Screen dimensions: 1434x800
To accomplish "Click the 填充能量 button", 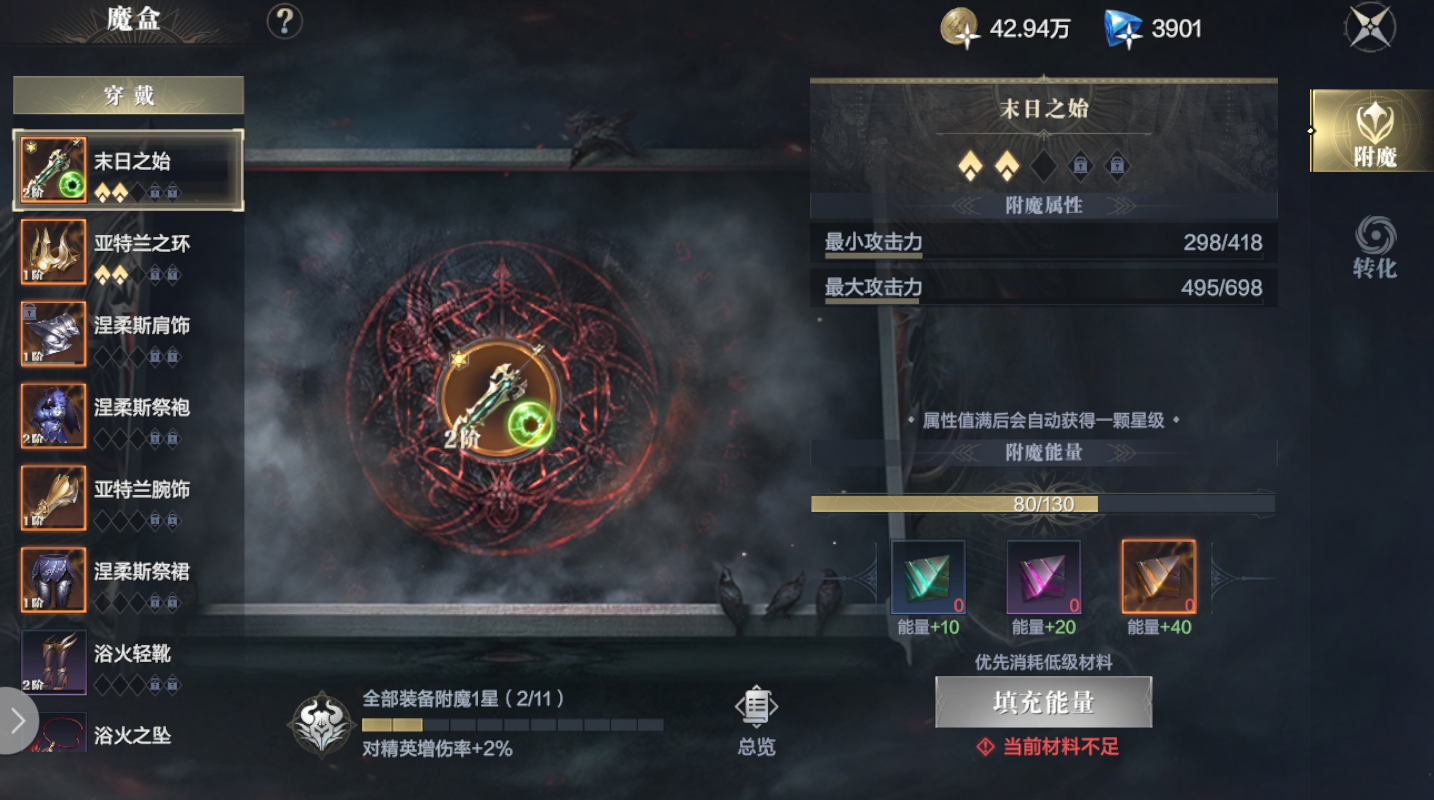I will coord(1043,702).
